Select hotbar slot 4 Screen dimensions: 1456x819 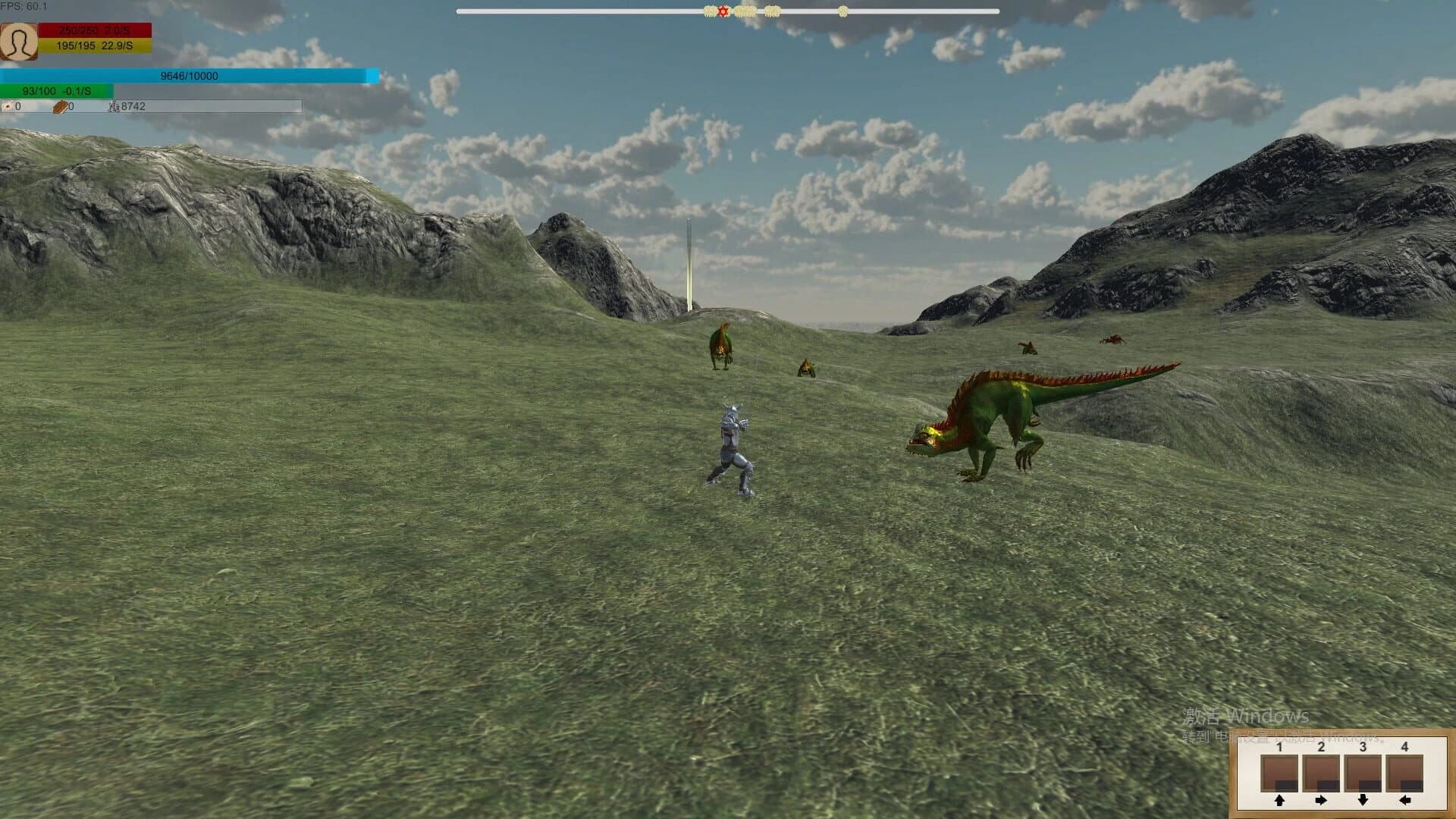point(1404,773)
